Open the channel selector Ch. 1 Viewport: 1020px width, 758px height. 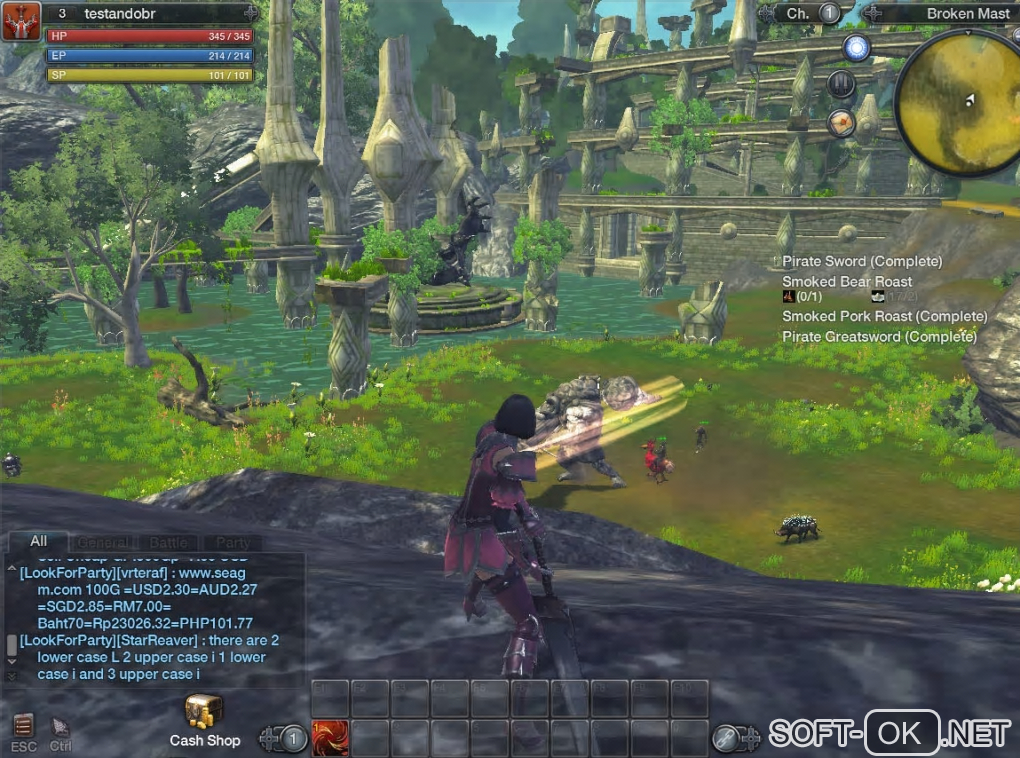pos(811,13)
